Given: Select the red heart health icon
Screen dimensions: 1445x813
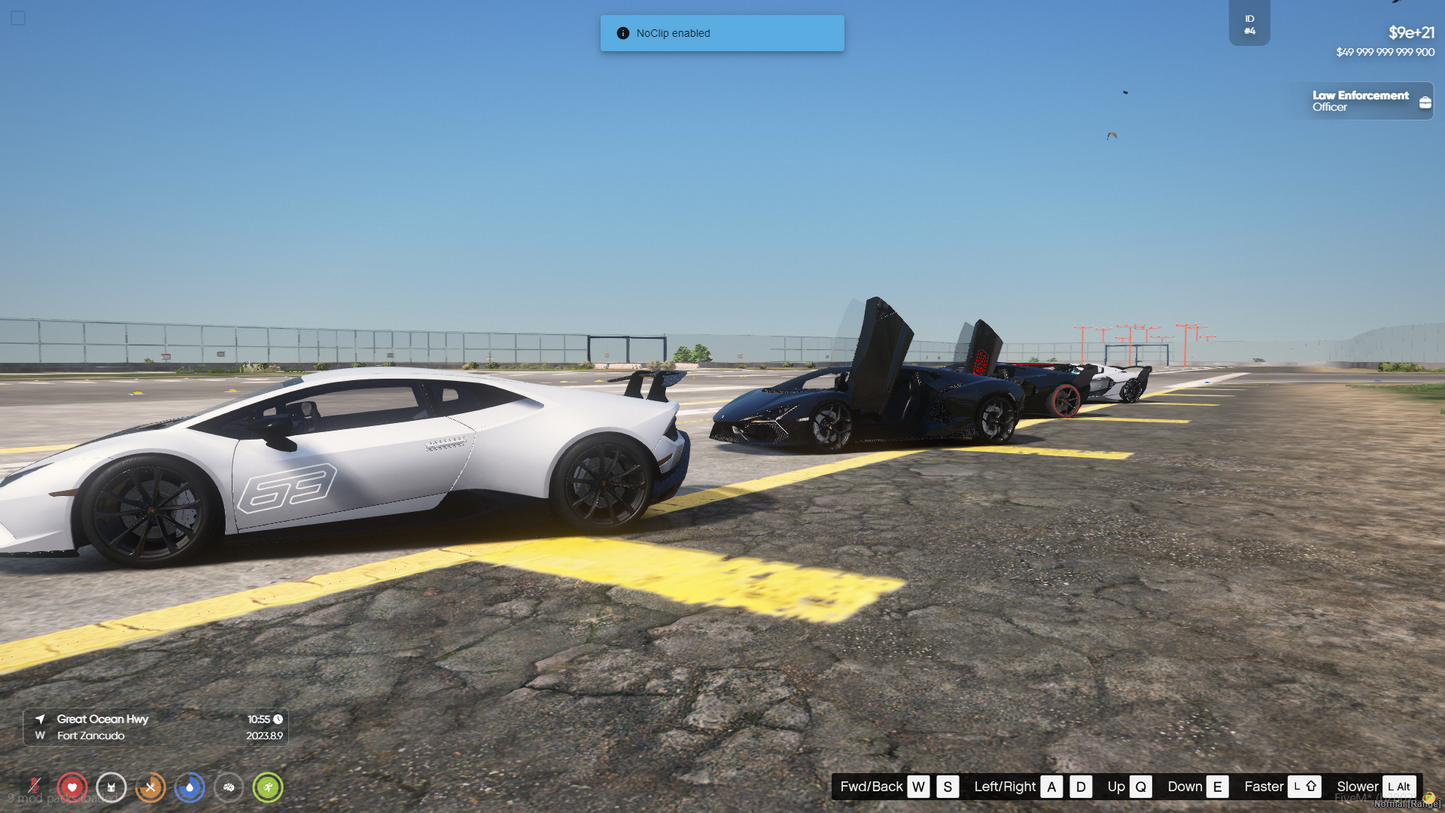Looking at the screenshot, I should pos(72,787).
